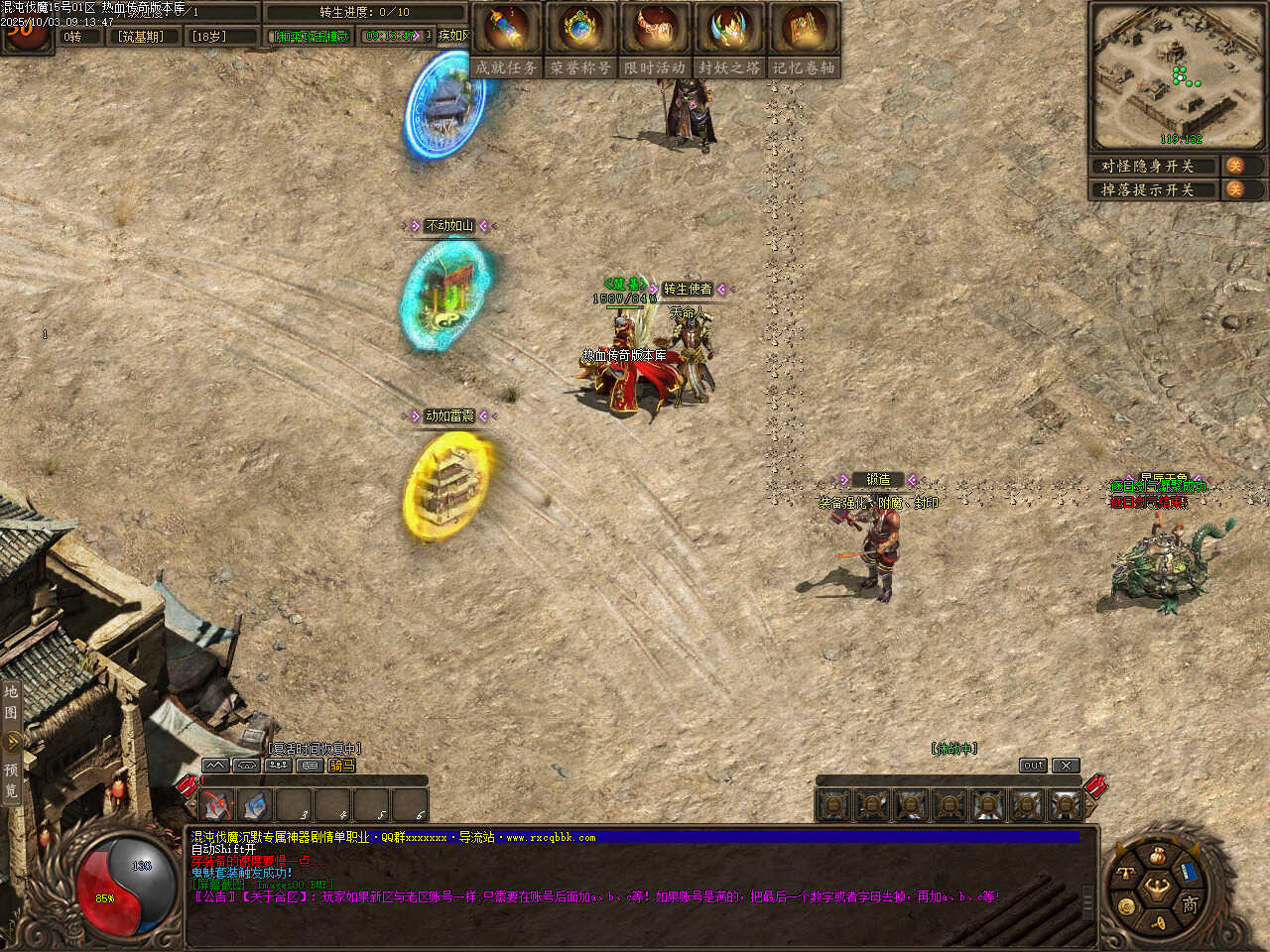Toggle the 和平攻击模式 attack mode
Screen dimensions: 1270x952
click(312, 37)
